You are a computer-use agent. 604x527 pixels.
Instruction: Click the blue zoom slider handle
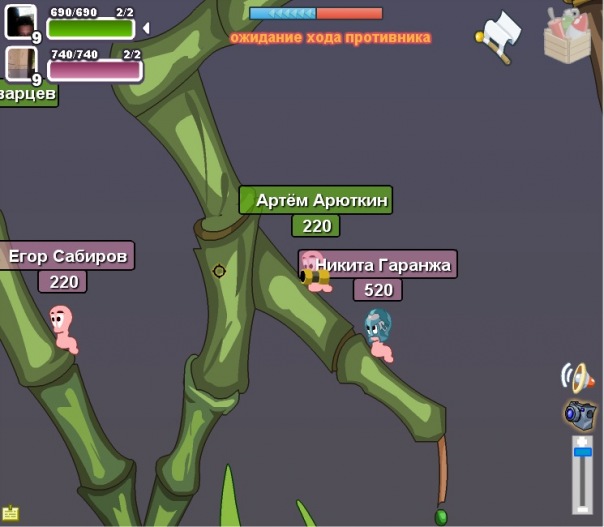pos(582,452)
